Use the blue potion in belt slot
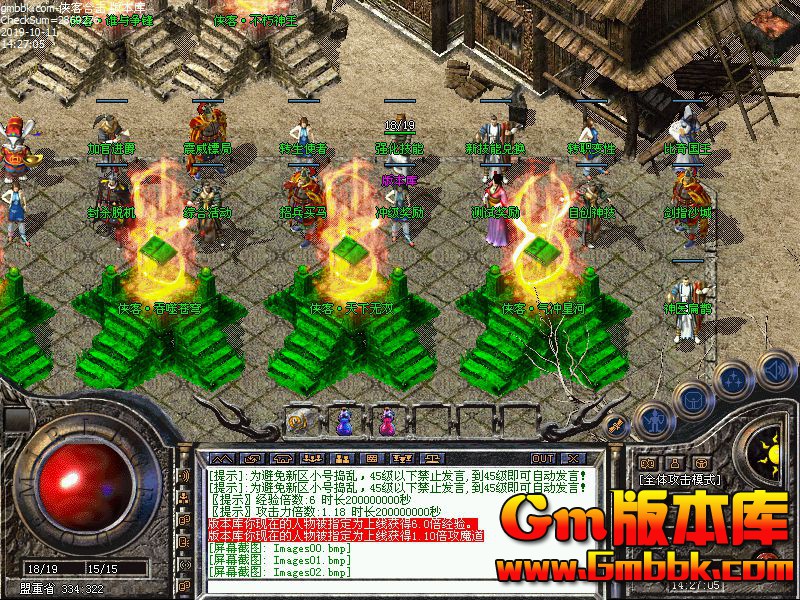 (342, 421)
